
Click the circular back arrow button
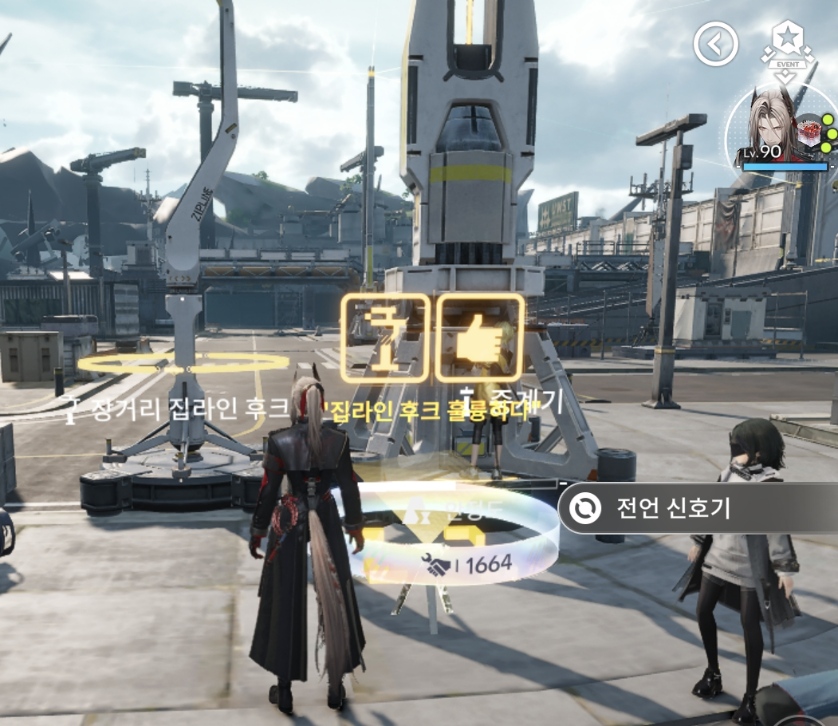point(715,44)
